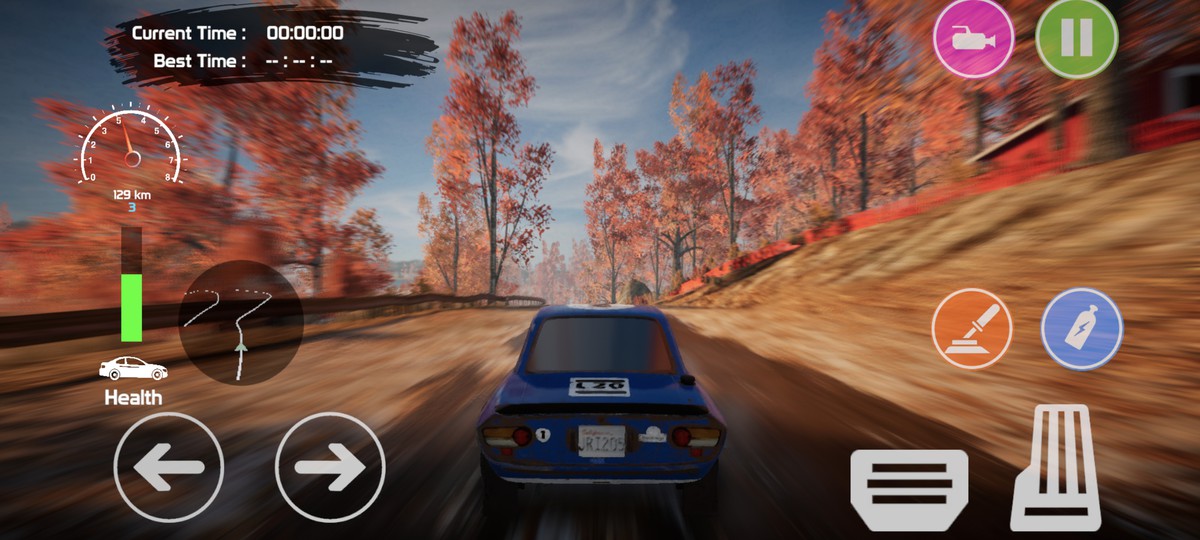Click the circular track minimap

click(x=240, y=322)
